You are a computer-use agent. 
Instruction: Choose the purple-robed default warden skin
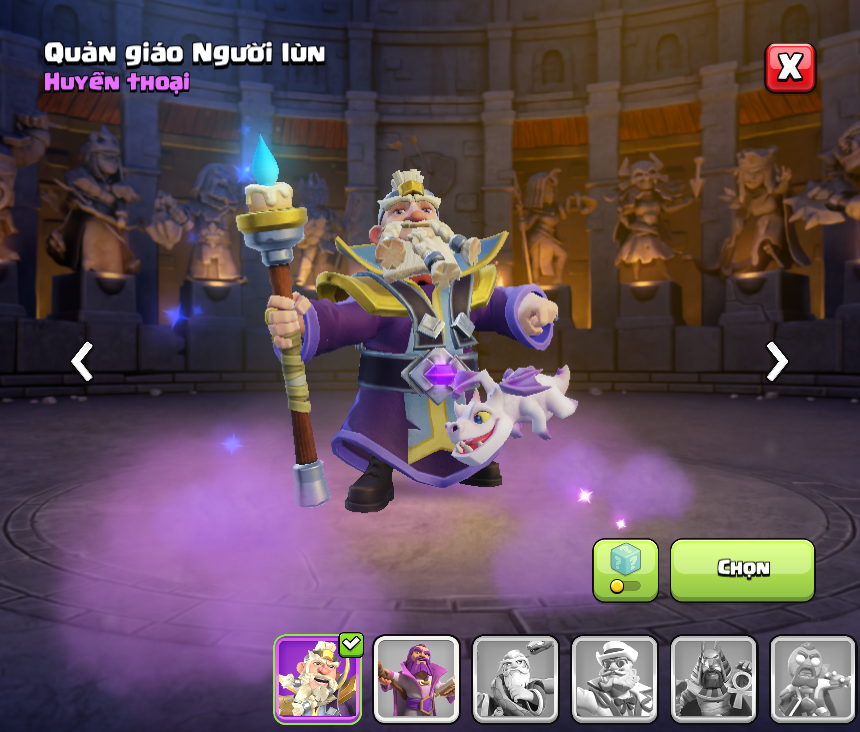click(x=416, y=678)
